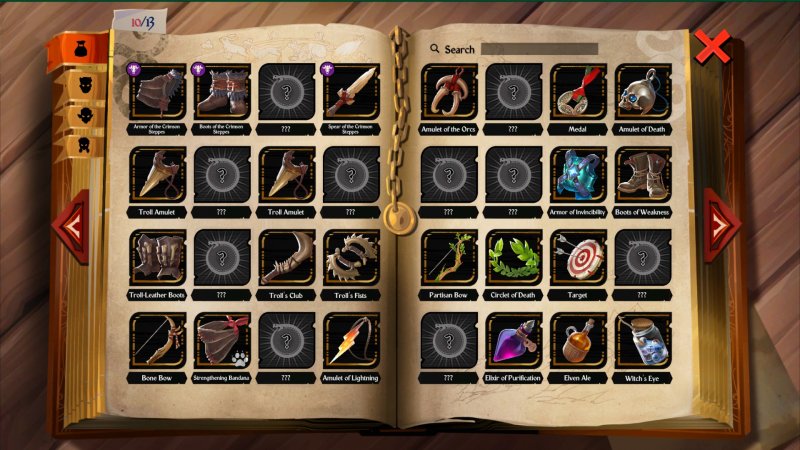
Task: Close the book with the red X
Action: pos(713,47)
